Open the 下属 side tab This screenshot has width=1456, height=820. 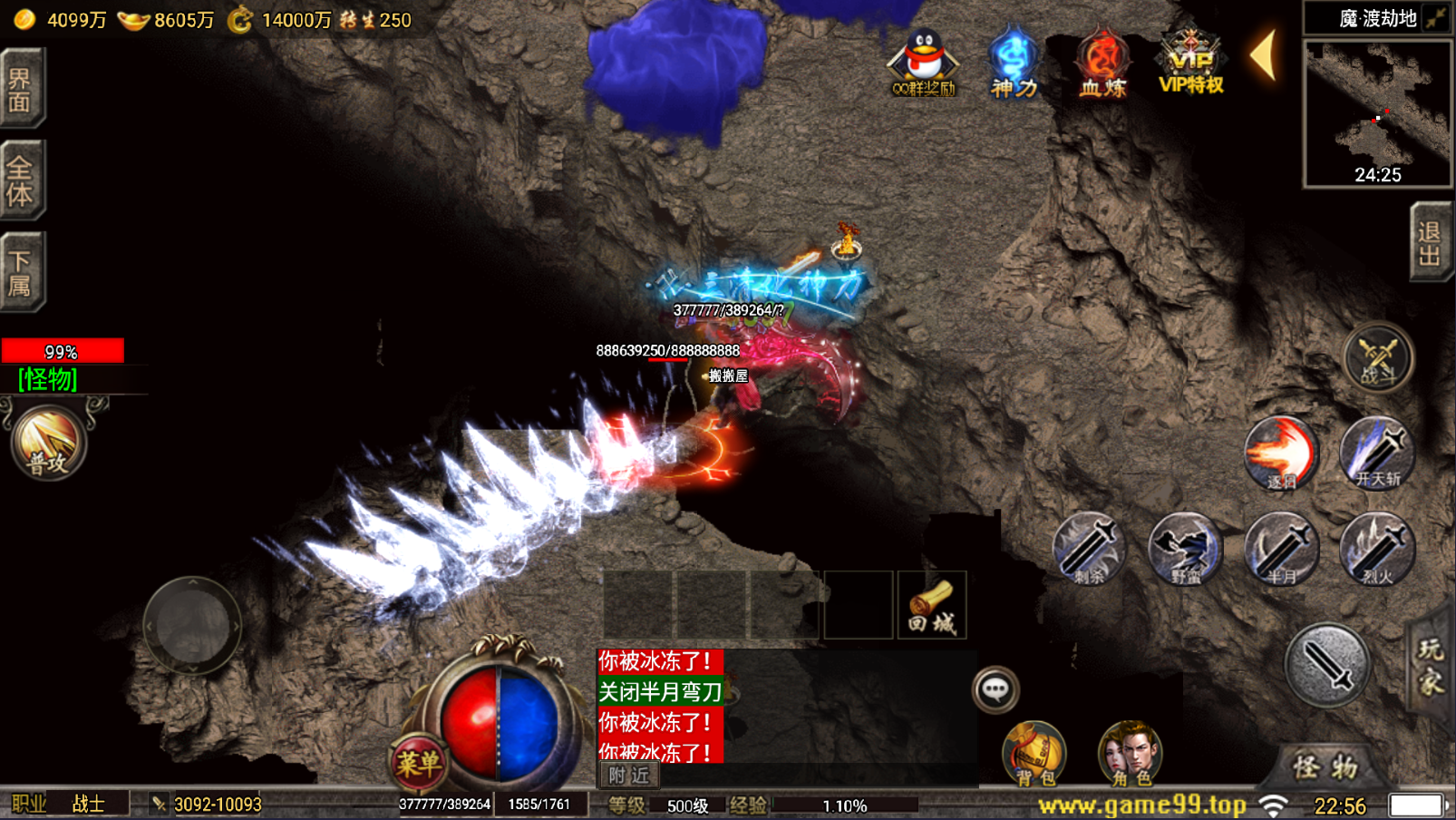click(22, 271)
